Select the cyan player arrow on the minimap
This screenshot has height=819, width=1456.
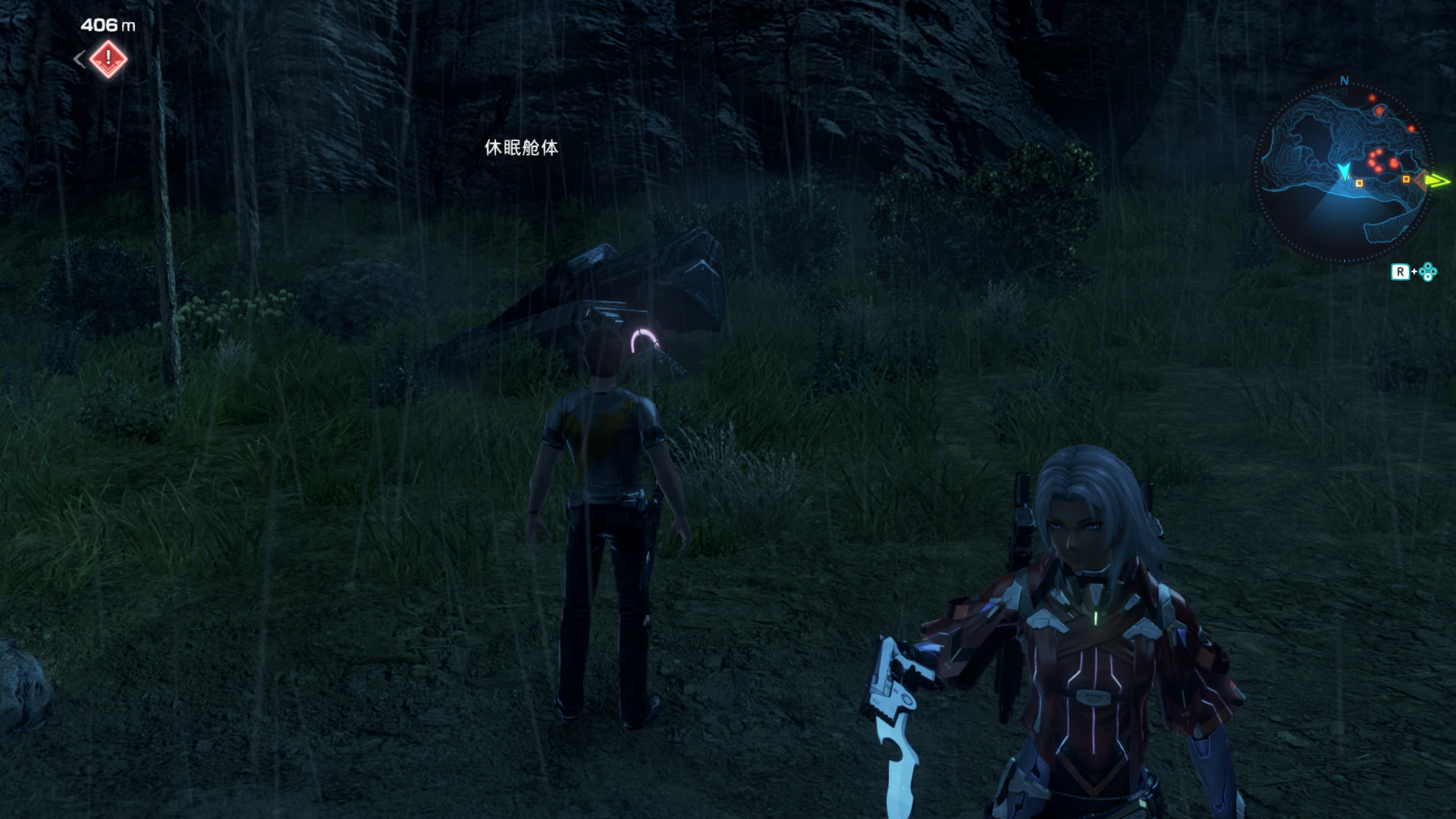tap(1345, 171)
